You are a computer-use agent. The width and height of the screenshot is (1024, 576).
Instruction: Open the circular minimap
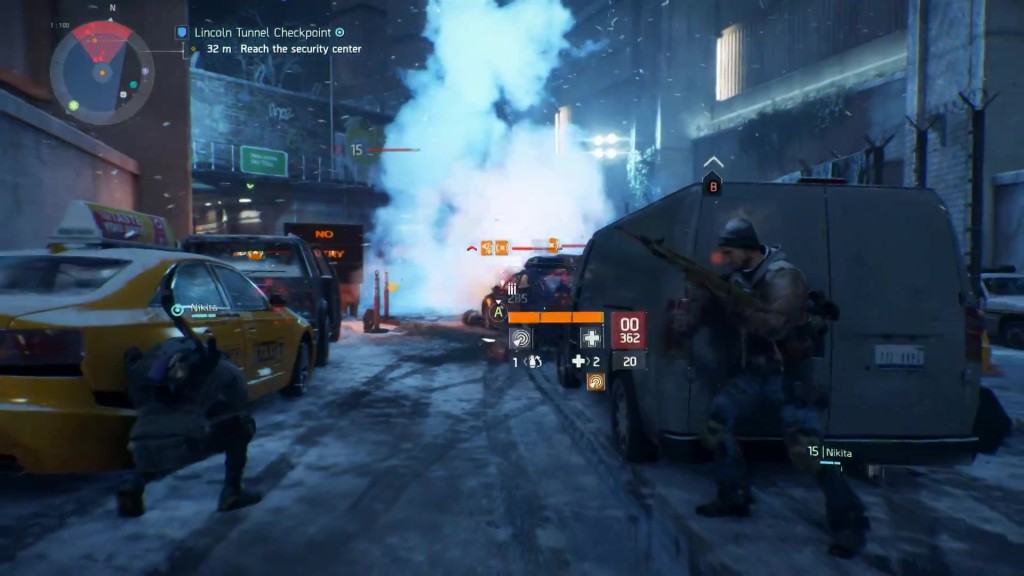pyautogui.click(x=102, y=72)
